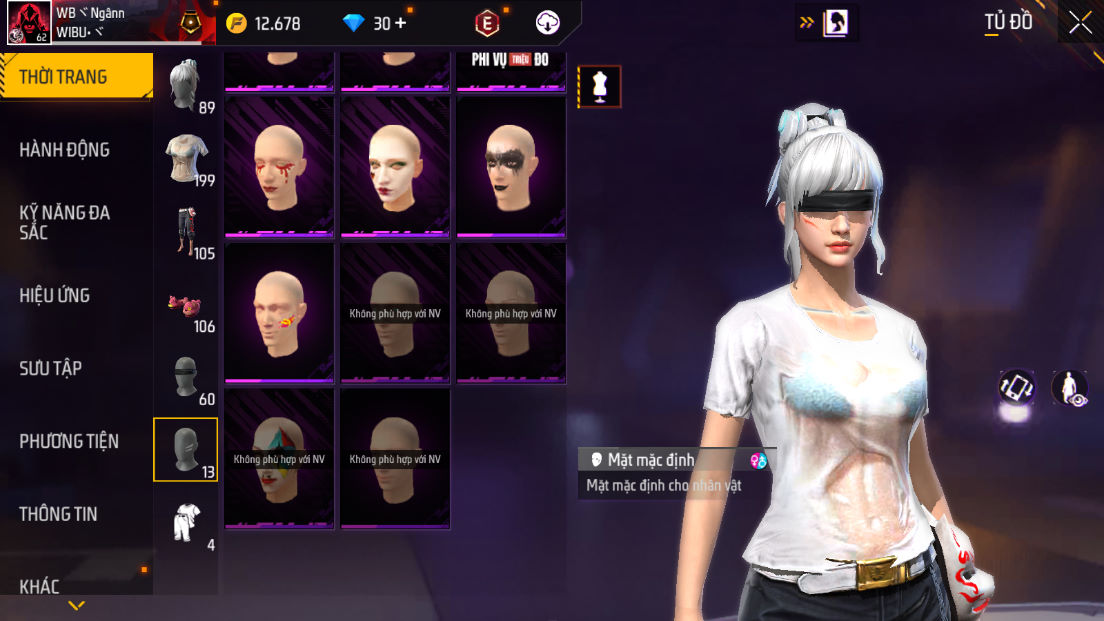The image size is (1104, 621).
Task: Switch to the HÀNH ĐỘNG tab
Action: [65, 150]
